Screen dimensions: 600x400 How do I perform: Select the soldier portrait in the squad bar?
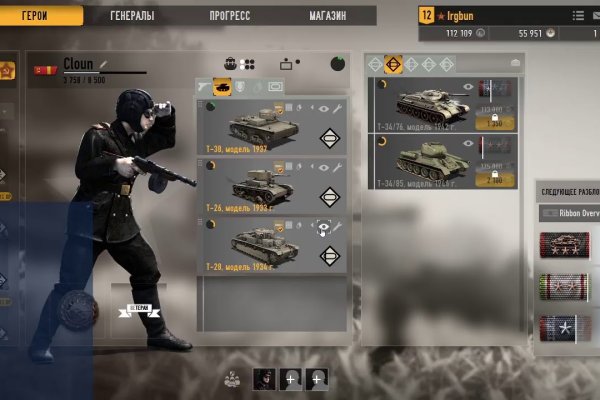tap(264, 379)
